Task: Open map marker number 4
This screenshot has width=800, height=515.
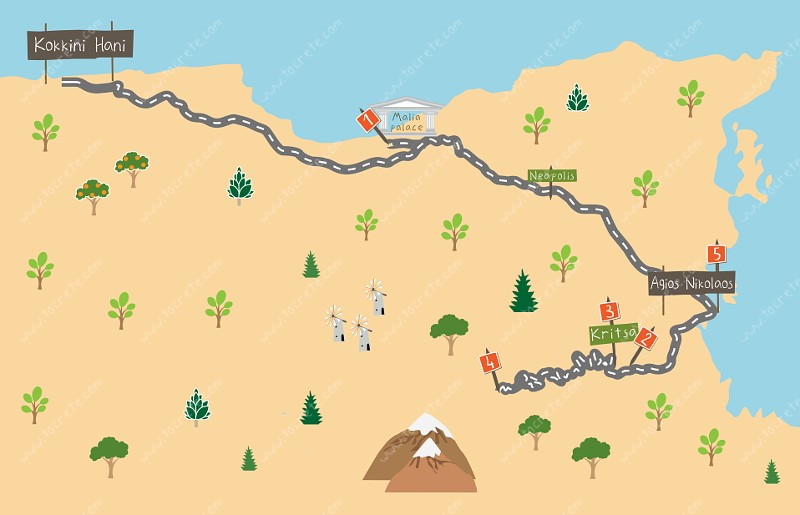Action: click(490, 362)
